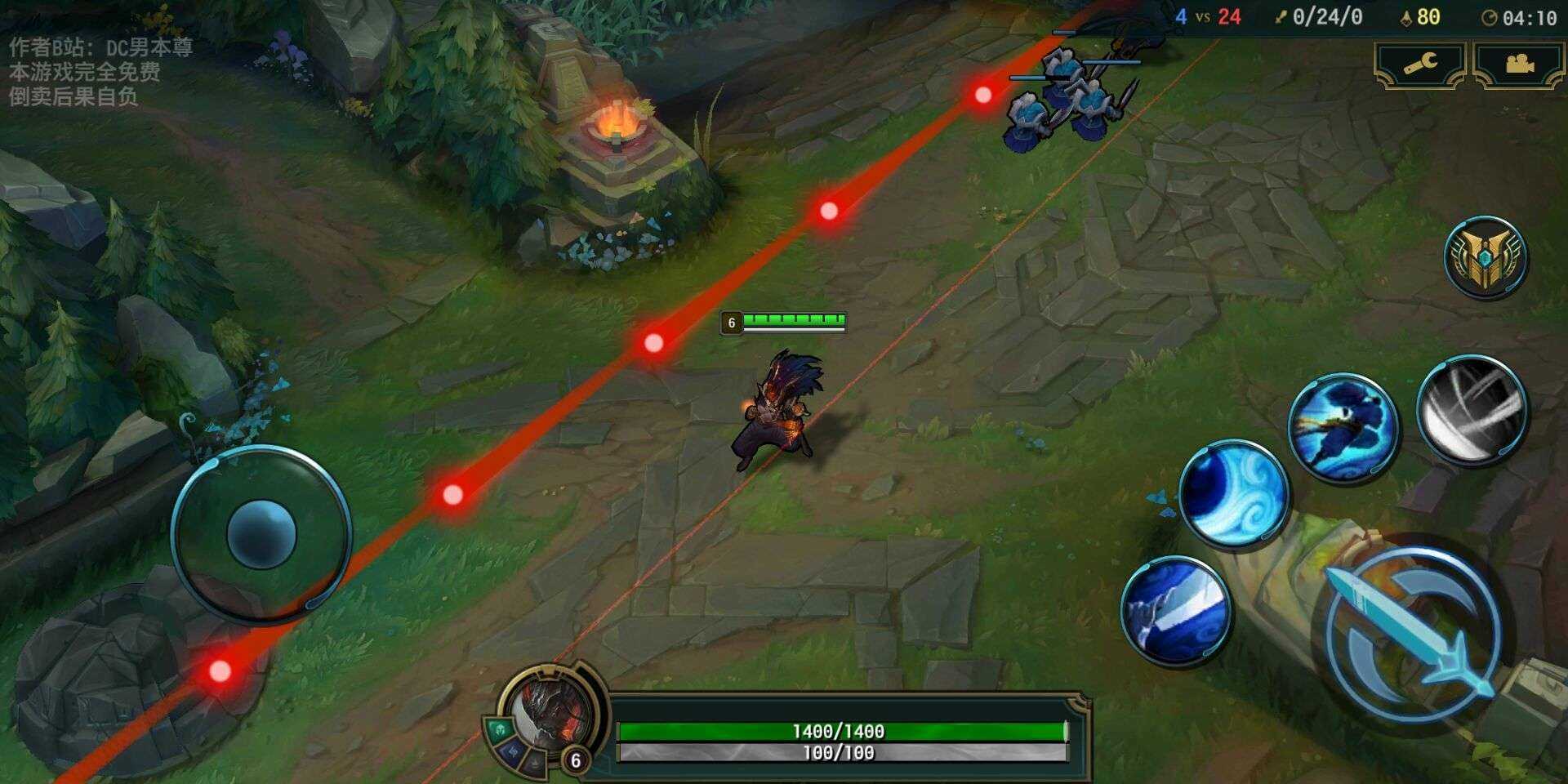Touch the virtual movement joystick
The height and width of the screenshot is (784, 1568).
[x=261, y=533]
